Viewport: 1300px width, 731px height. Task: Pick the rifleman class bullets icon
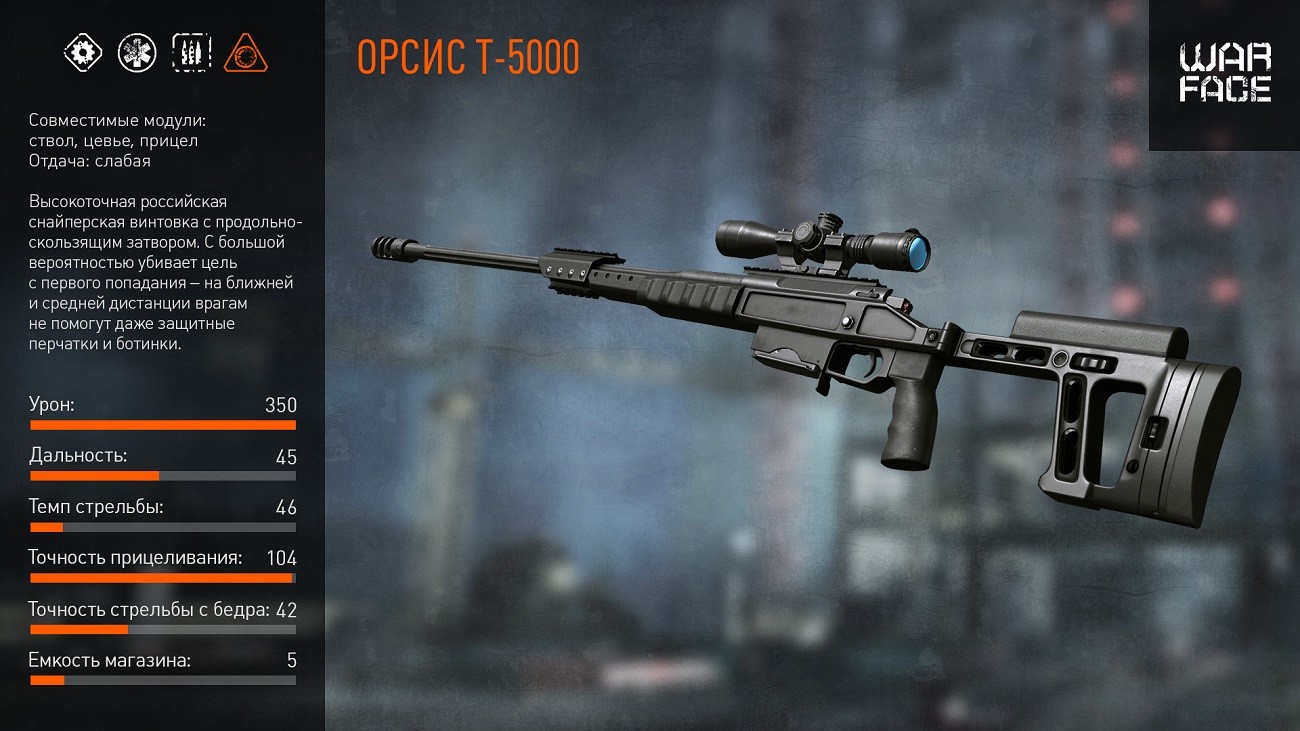tap(191, 52)
